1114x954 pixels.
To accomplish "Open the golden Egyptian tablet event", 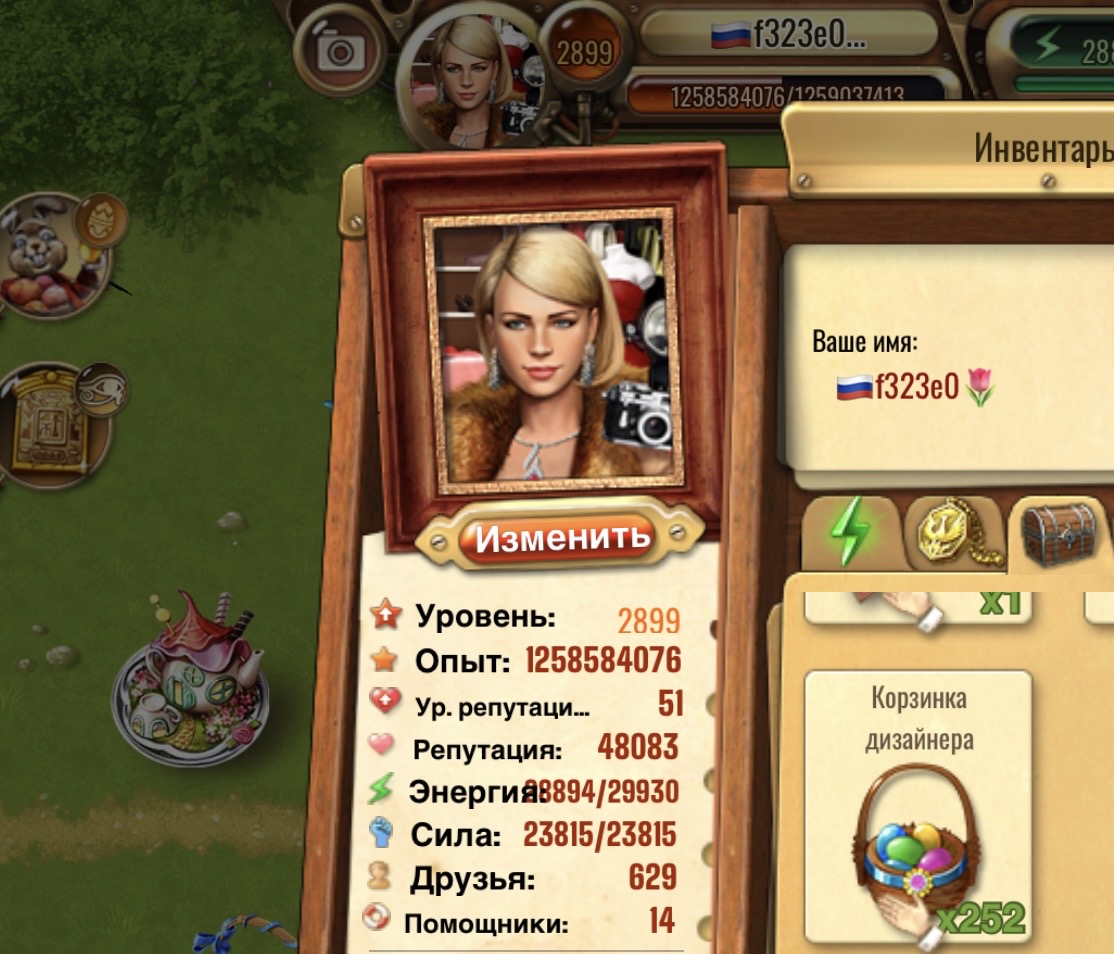I will [x=57, y=425].
